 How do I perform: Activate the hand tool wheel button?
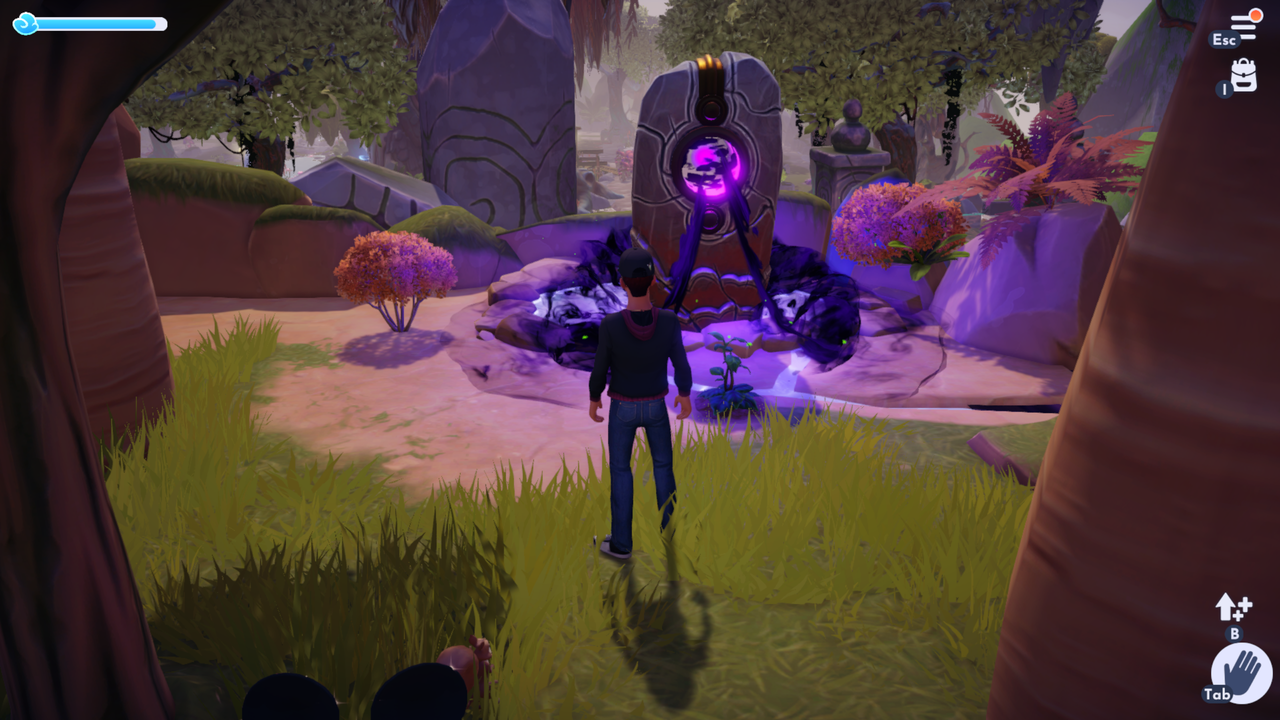[x=1241, y=673]
